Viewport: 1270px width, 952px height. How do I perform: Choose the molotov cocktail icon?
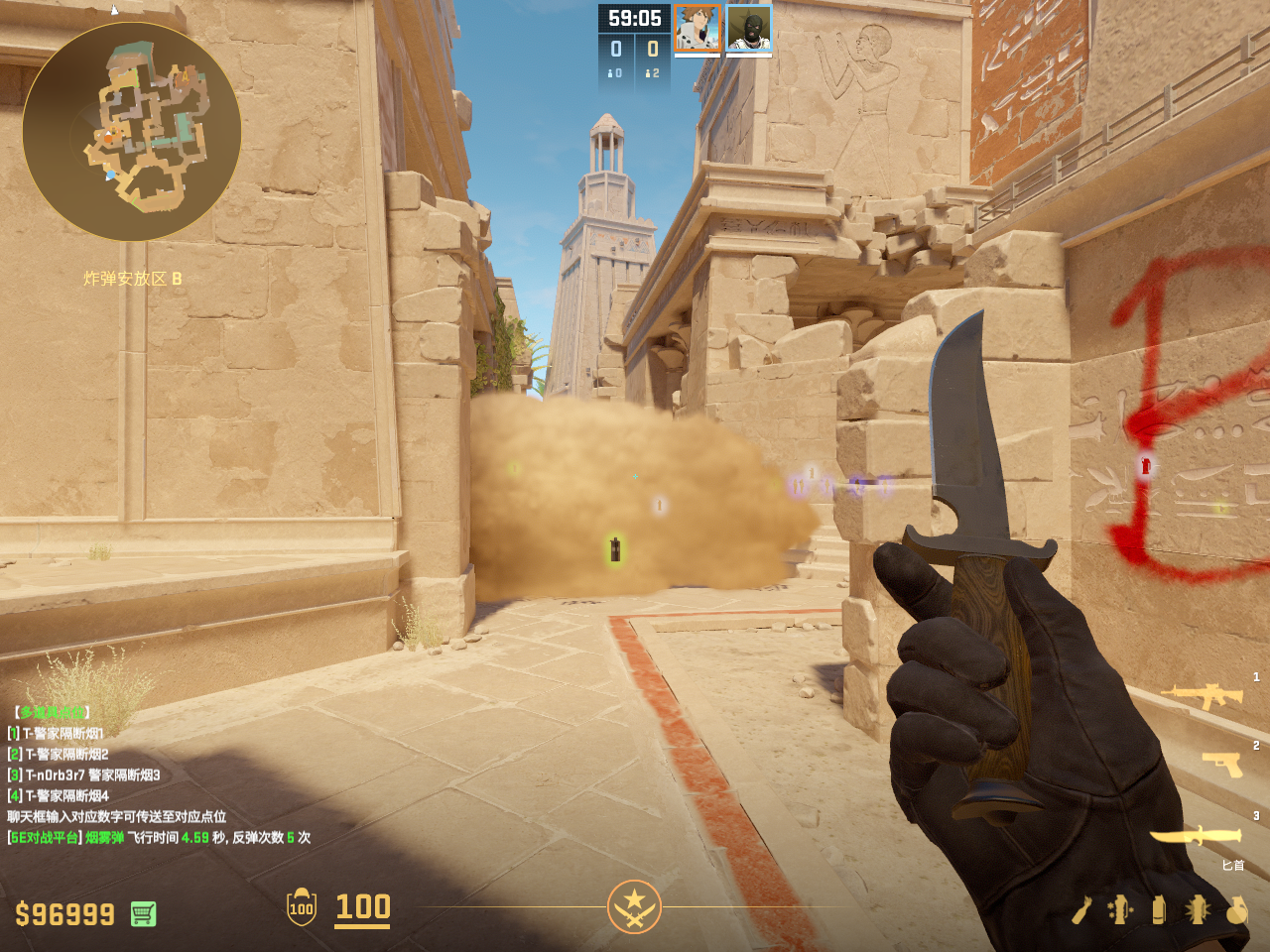tap(1081, 909)
